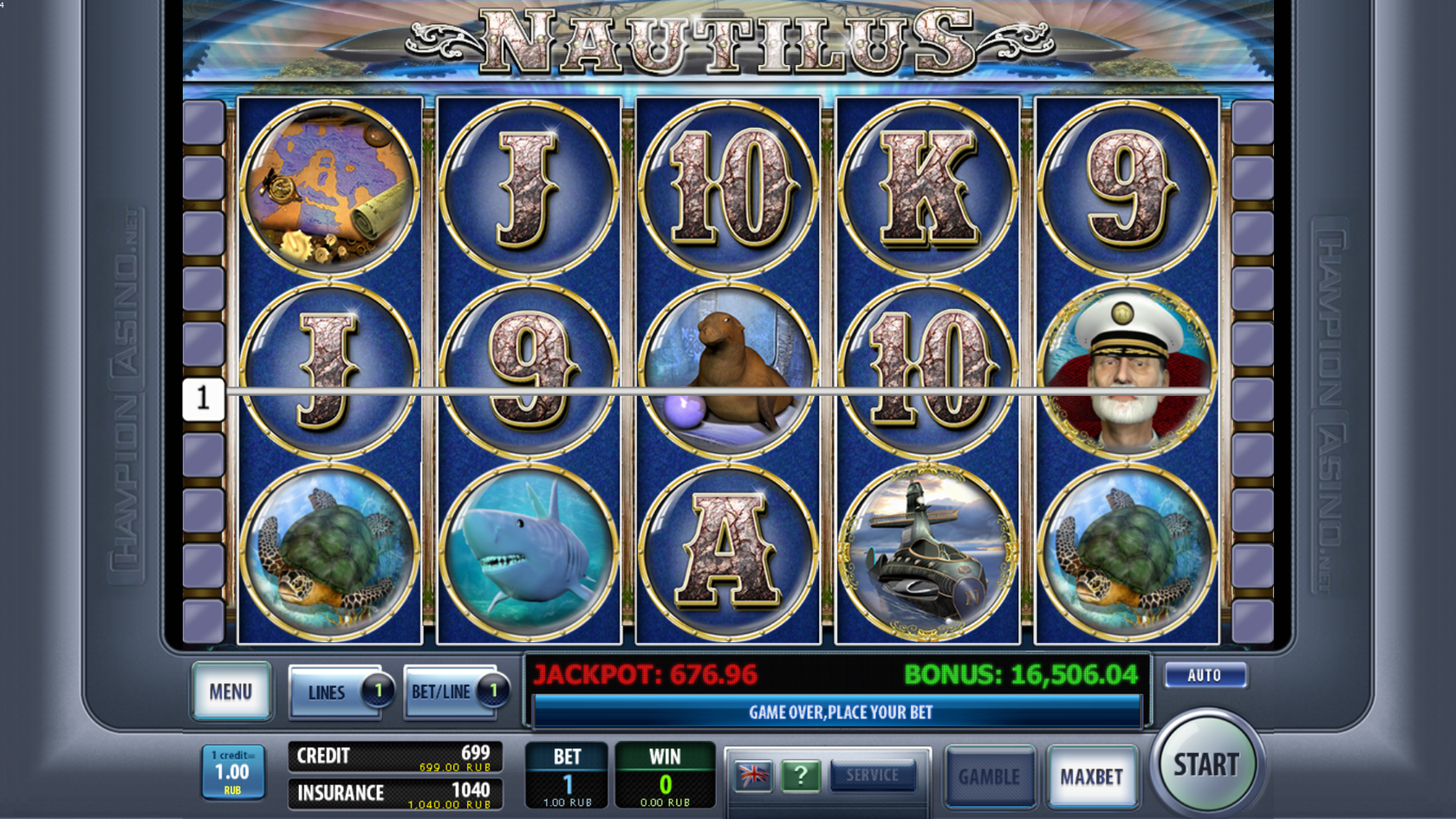This screenshot has width=1456, height=819.
Task: Open the MENU button
Action: tap(231, 692)
